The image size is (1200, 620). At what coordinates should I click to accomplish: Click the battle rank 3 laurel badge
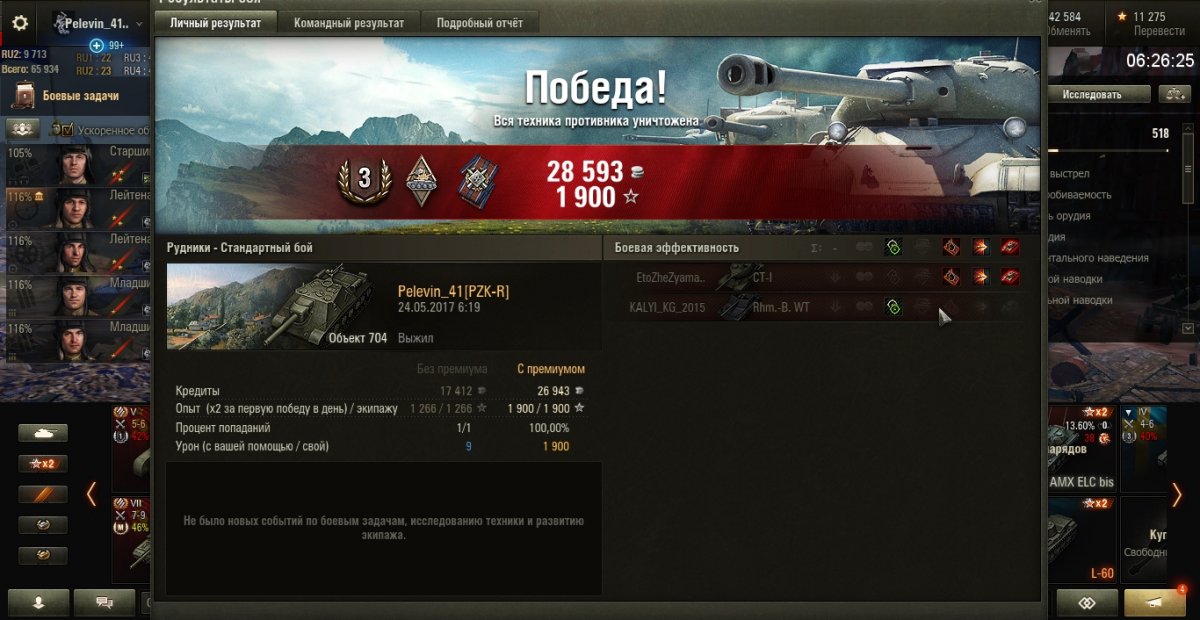364,180
